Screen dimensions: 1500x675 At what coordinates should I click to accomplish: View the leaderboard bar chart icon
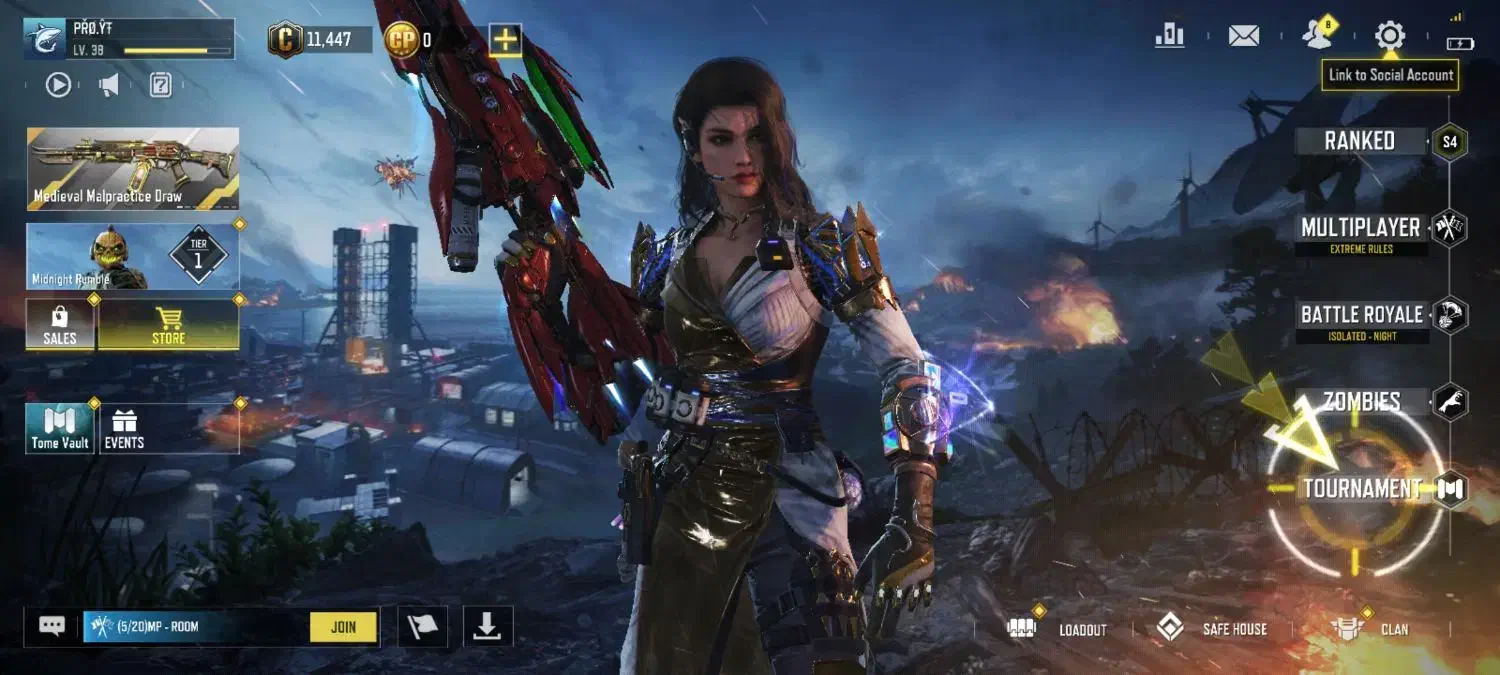click(1169, 37)
